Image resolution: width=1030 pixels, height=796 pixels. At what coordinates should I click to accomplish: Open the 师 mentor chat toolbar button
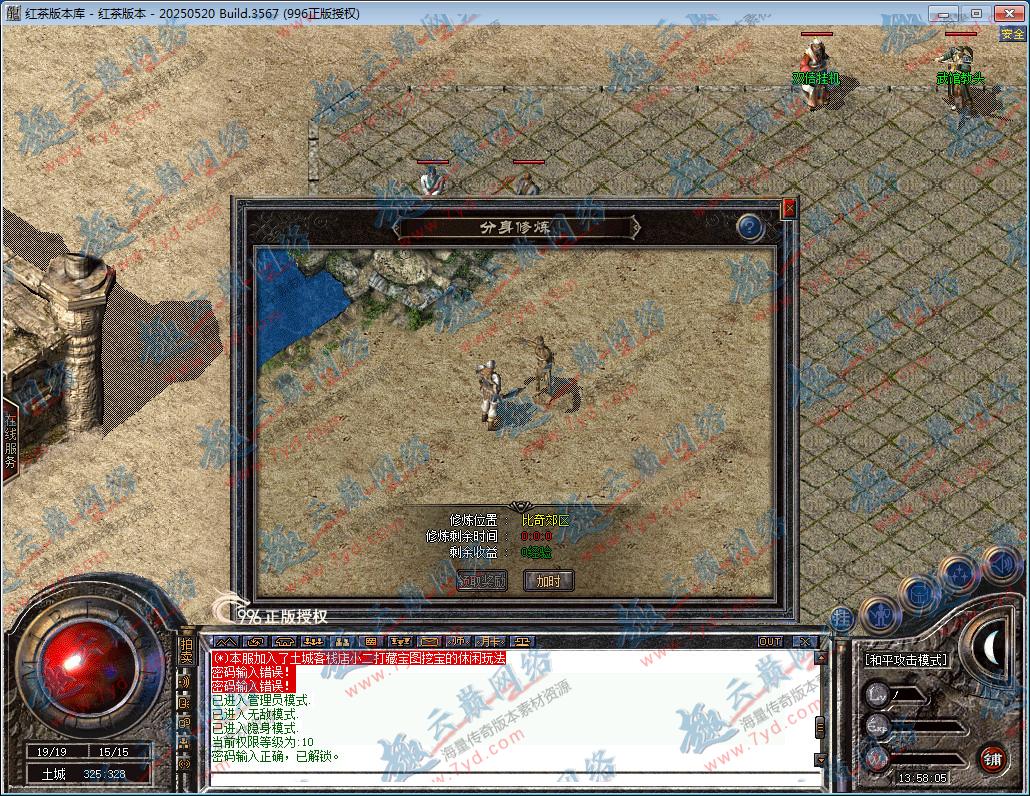pos(458,641)
